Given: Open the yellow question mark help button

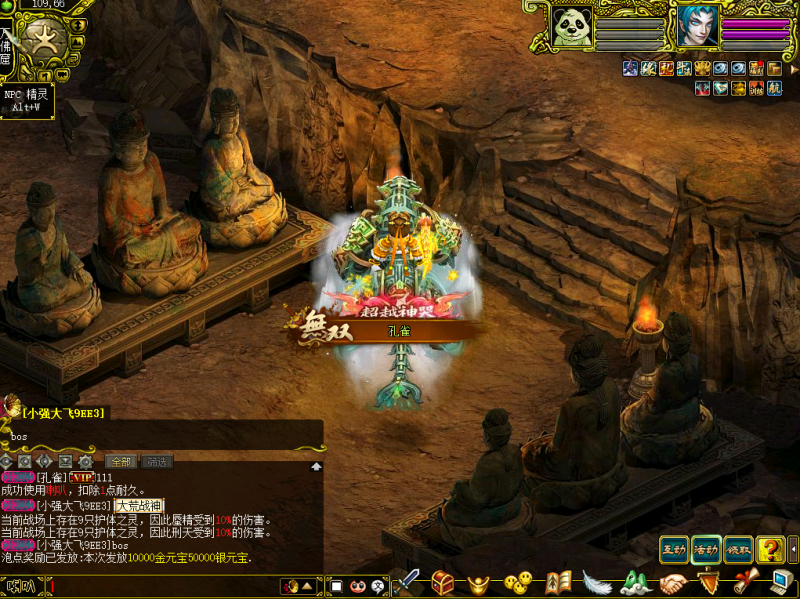Looking at the screenshot, I should (x=770, y=549).
